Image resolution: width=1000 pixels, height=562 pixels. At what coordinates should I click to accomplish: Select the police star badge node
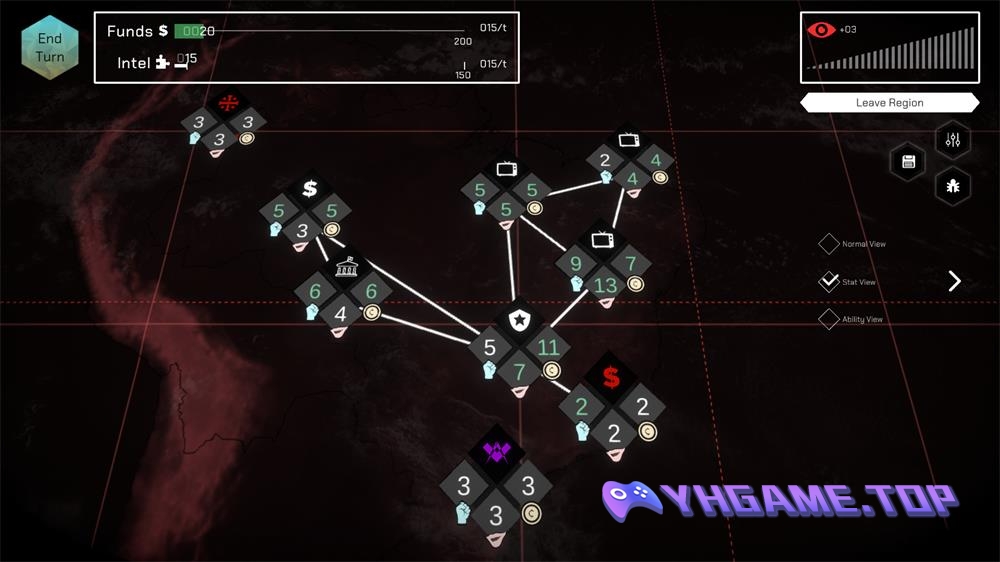click(x=519, y=321)
